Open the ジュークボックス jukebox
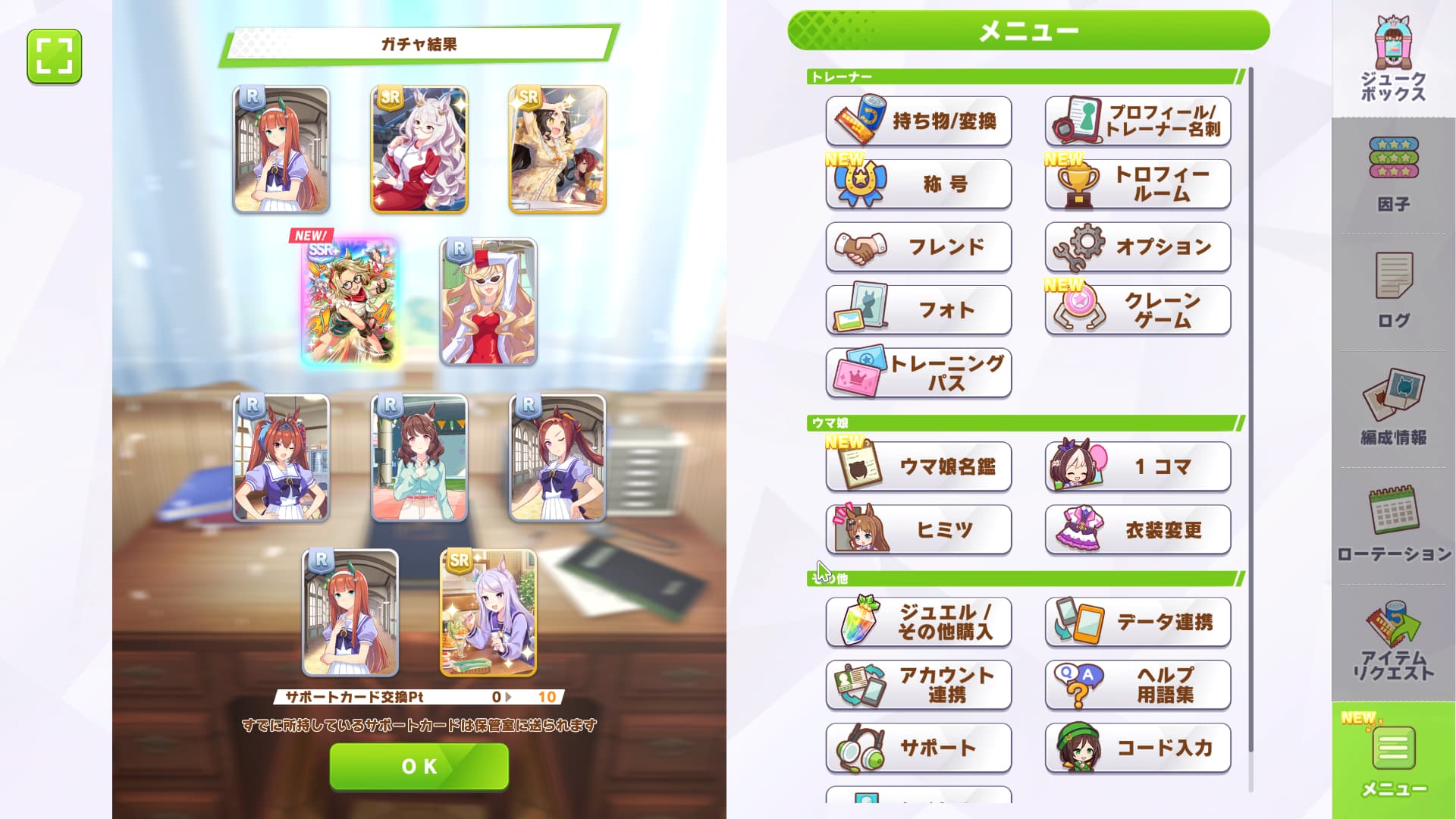Image resolution: width=1456 pixels, height=819 pixels. pos(1393,61)
